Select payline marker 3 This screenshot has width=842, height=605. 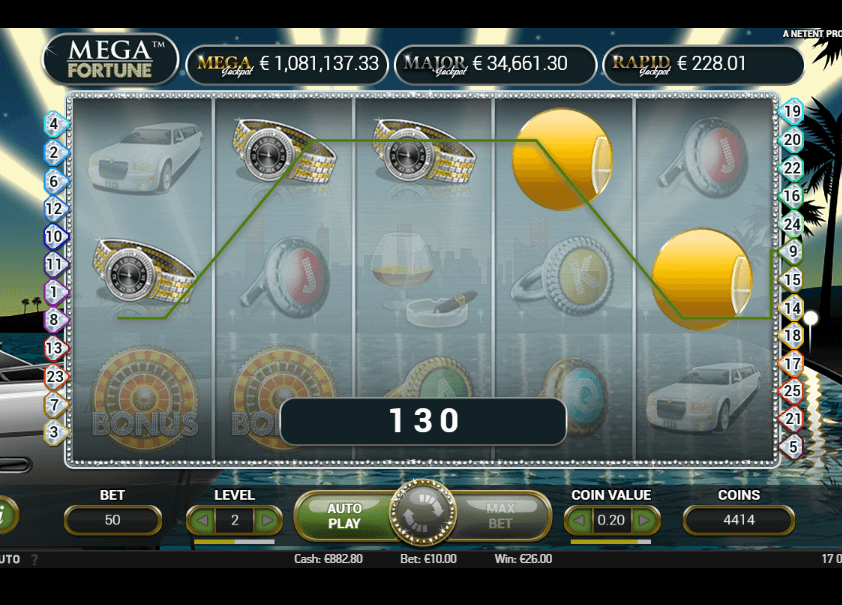pyautogui.click(x=54, y=433)
